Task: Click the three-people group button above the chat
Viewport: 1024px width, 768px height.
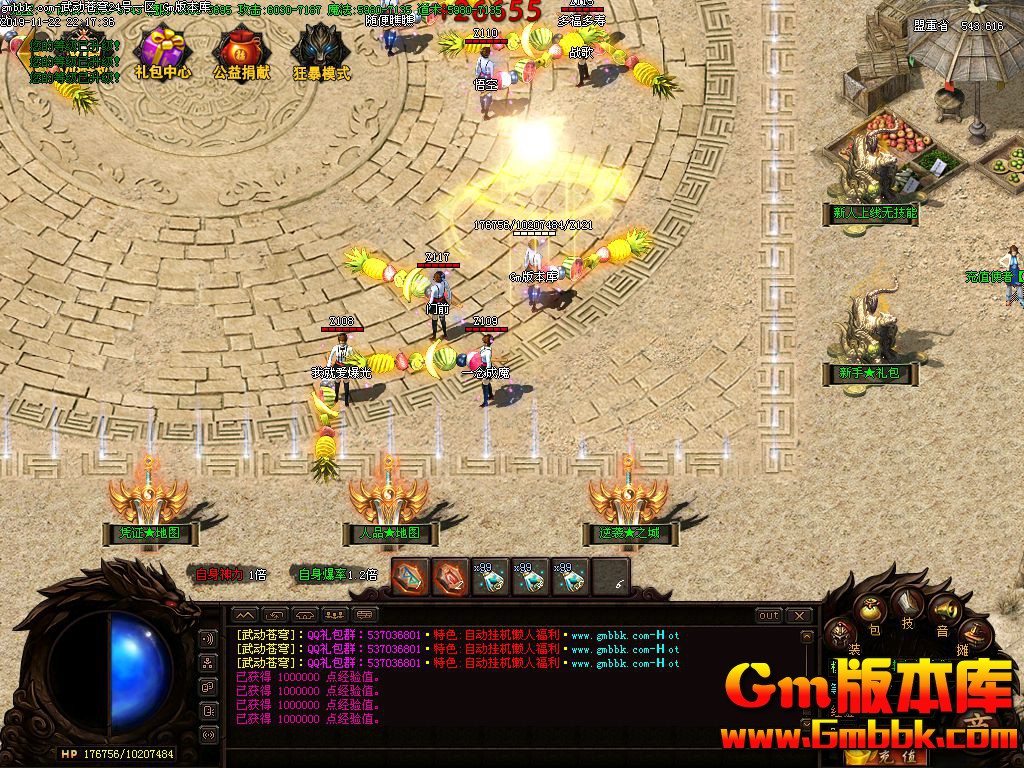Action: click(x=336, y=614)
